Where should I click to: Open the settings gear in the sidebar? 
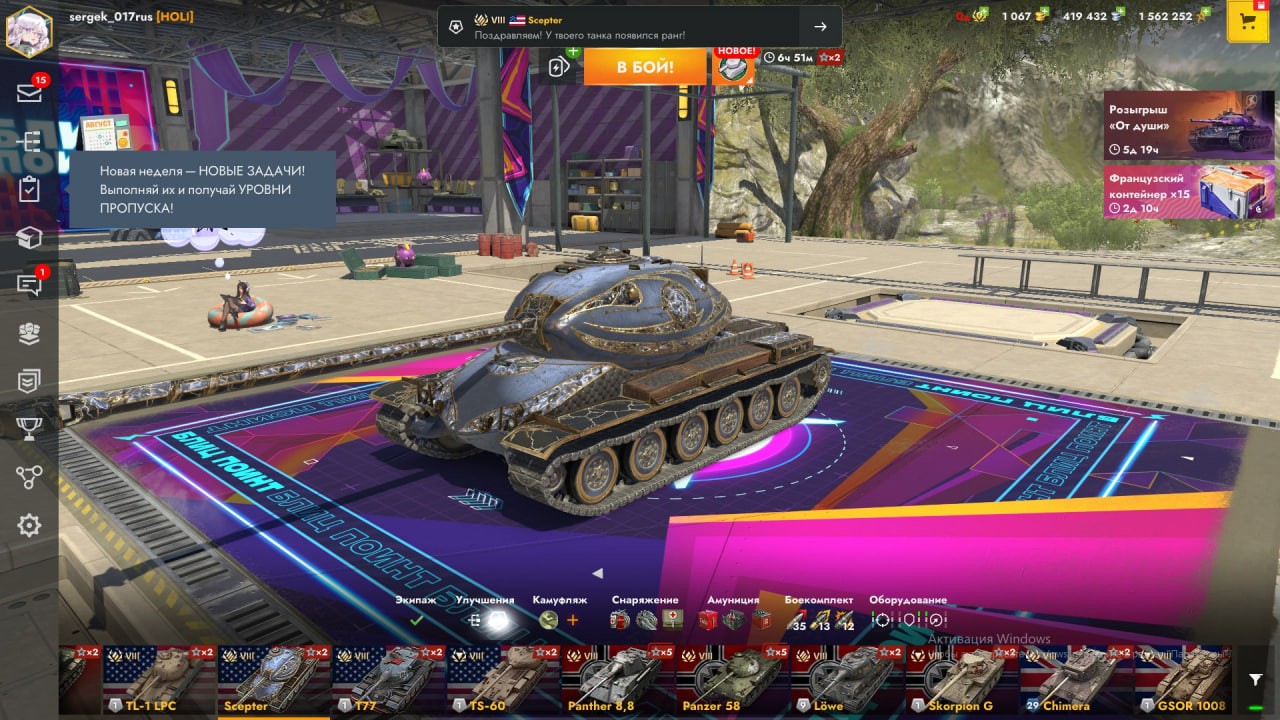[x=29, y=525]
